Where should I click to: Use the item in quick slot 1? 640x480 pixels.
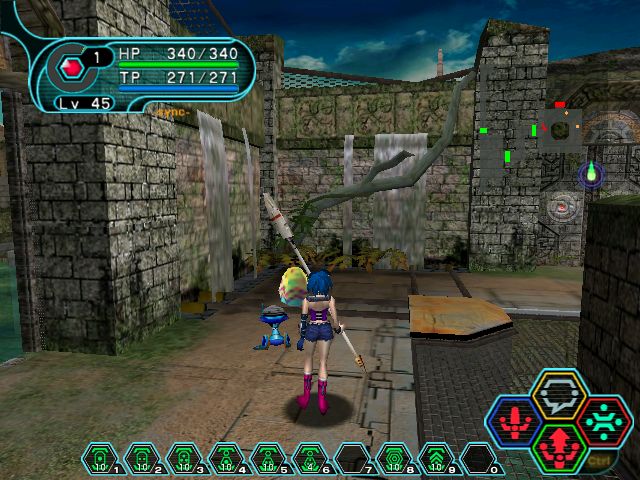pyautogui.click(x=99, y=458)
